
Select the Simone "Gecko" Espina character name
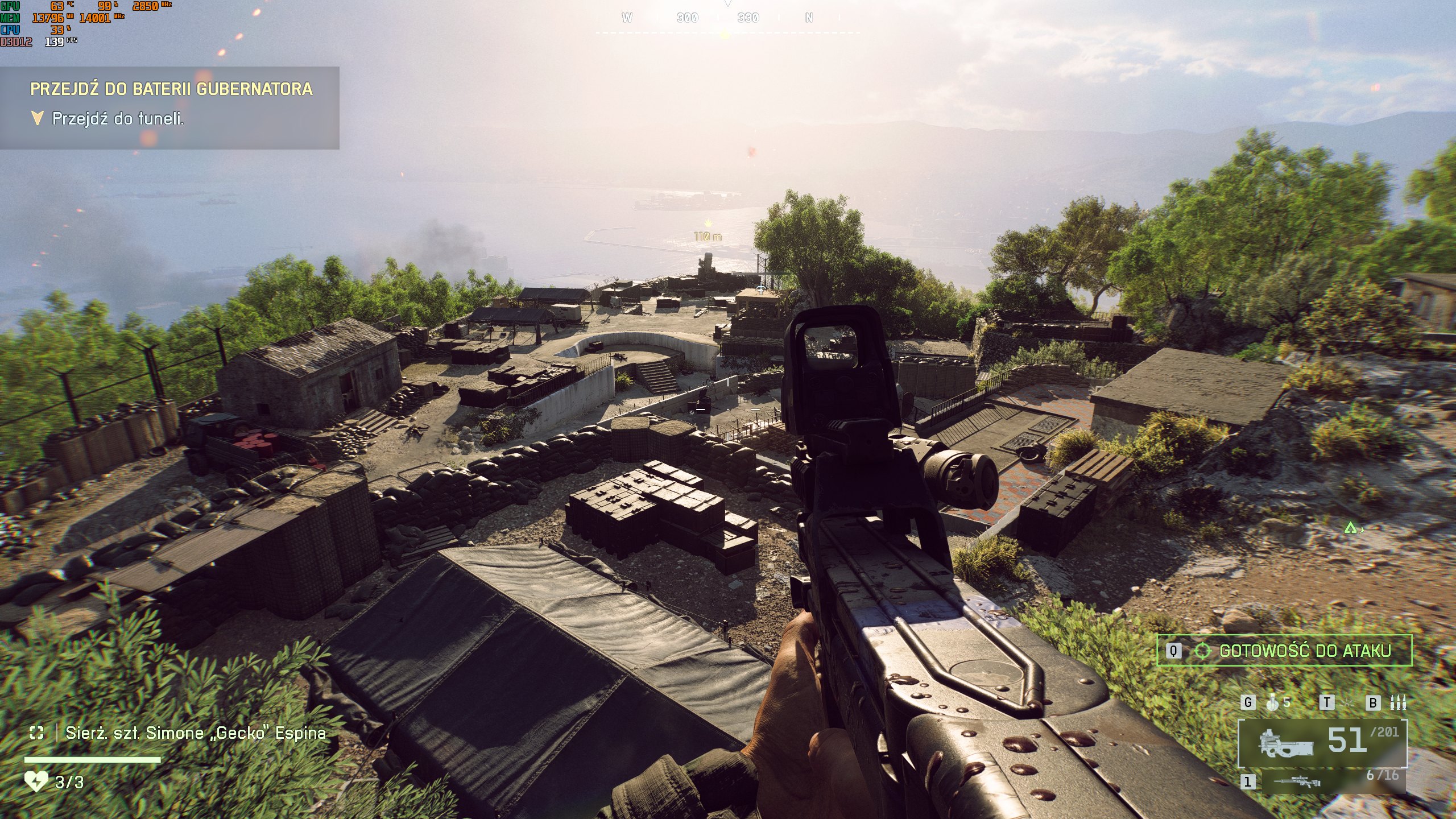pos(196,733)
